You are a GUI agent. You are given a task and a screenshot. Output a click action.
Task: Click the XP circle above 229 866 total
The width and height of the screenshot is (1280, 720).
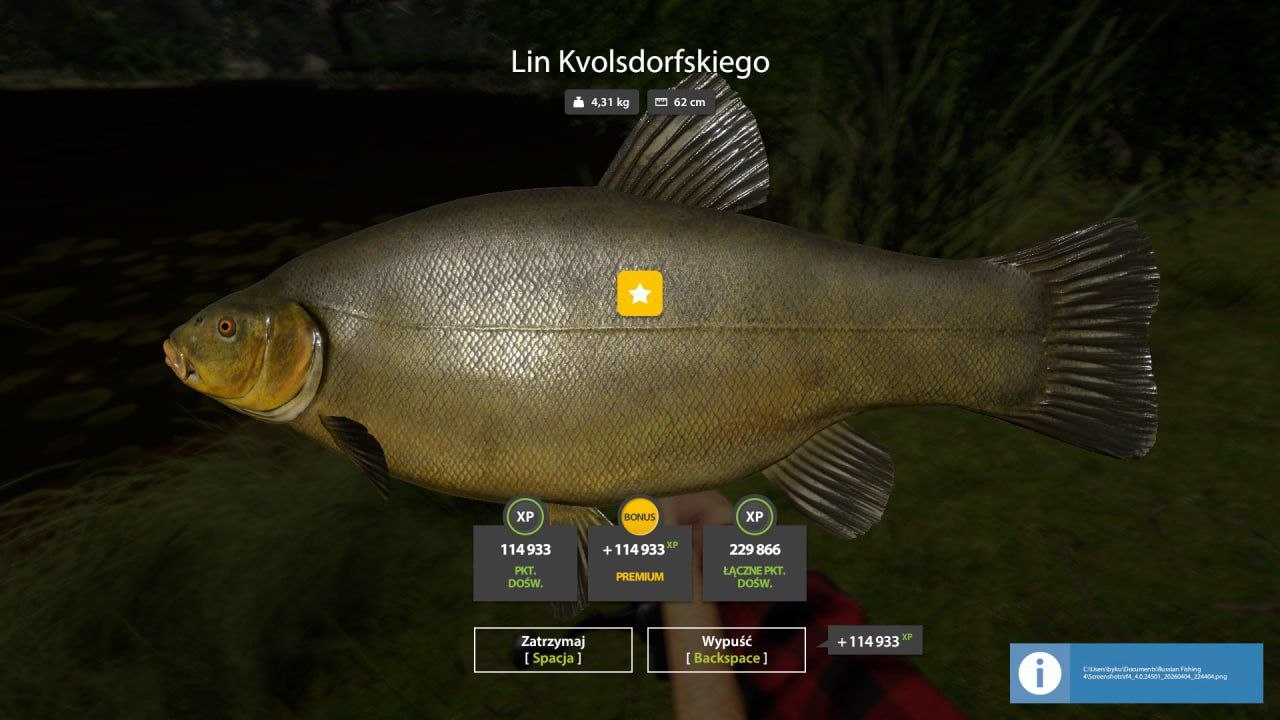(x=754, y=517)
